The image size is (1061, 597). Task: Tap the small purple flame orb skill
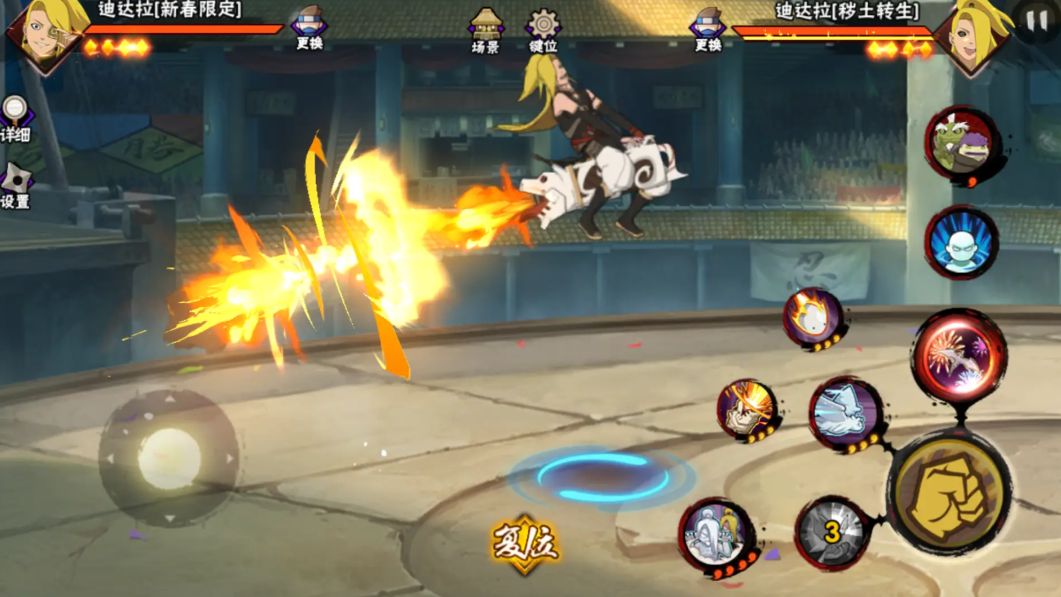point(814,318)
